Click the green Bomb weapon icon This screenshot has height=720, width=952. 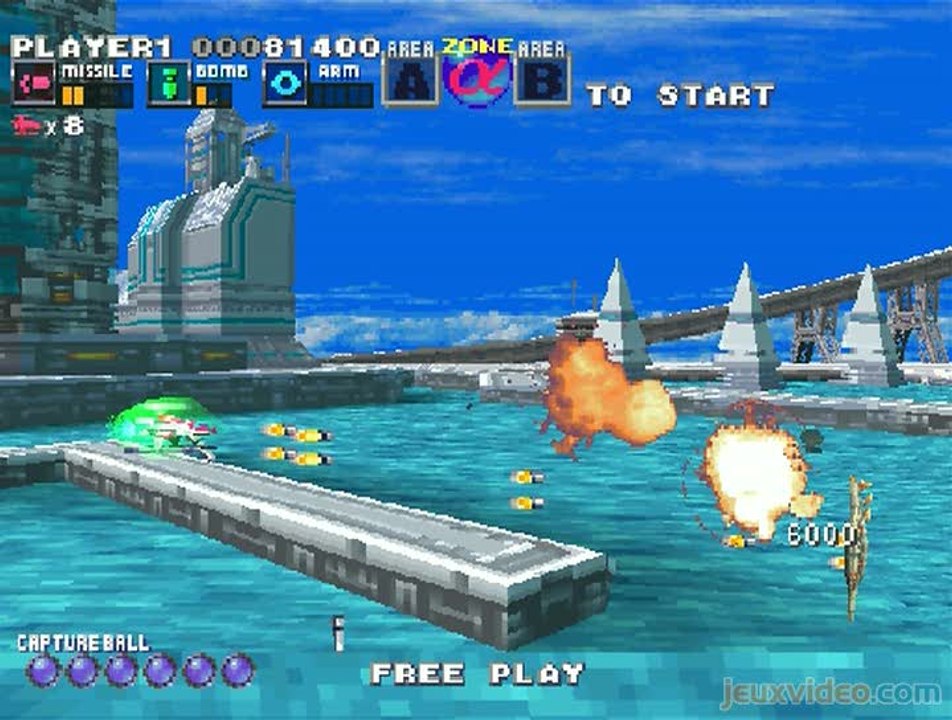[x=168, y=83]
